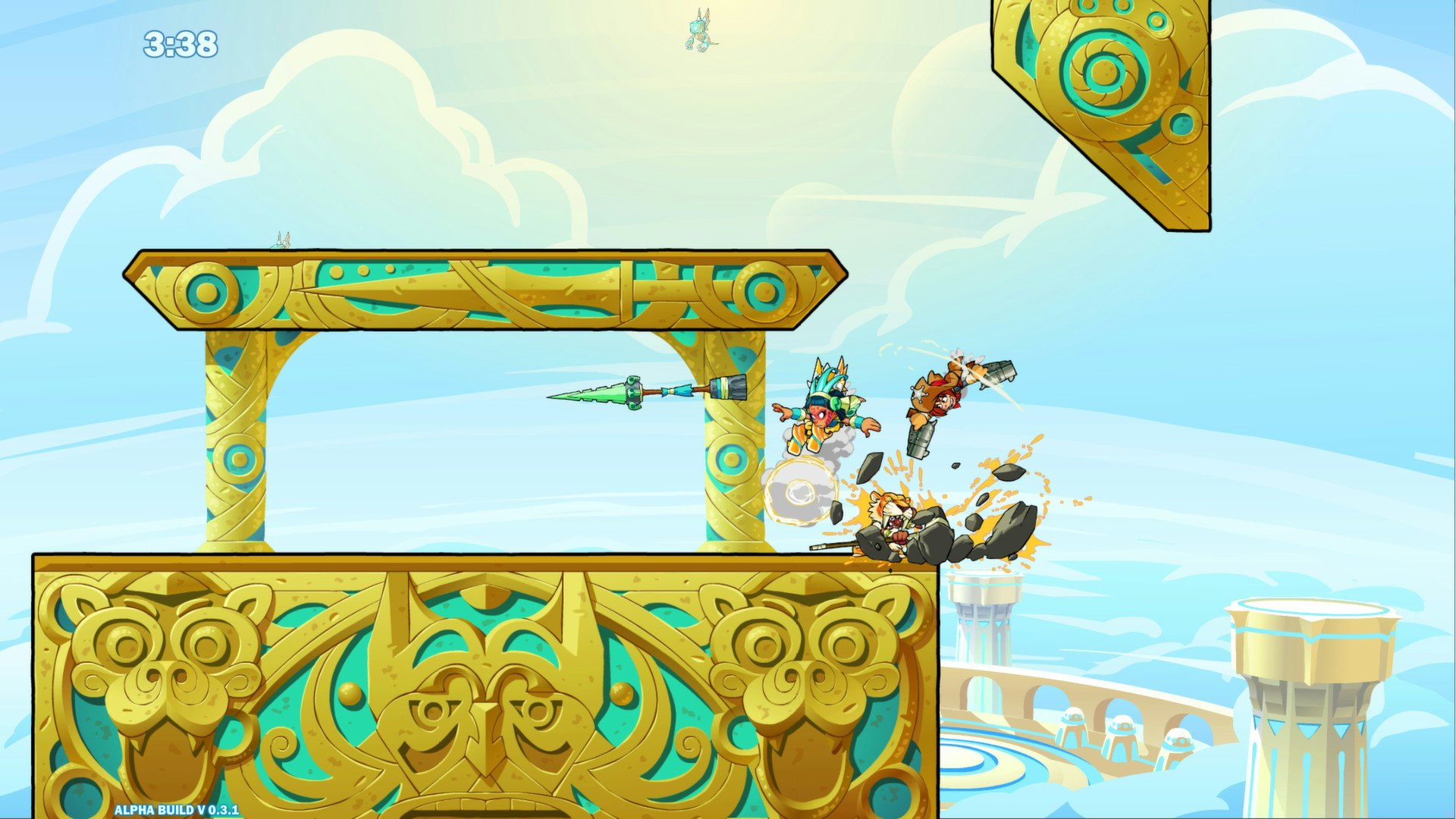Click the ghostly robot sprite at top center
The height and width of the screenshot is (819, 1456).
pyautogui.click(x=698, y=30)
